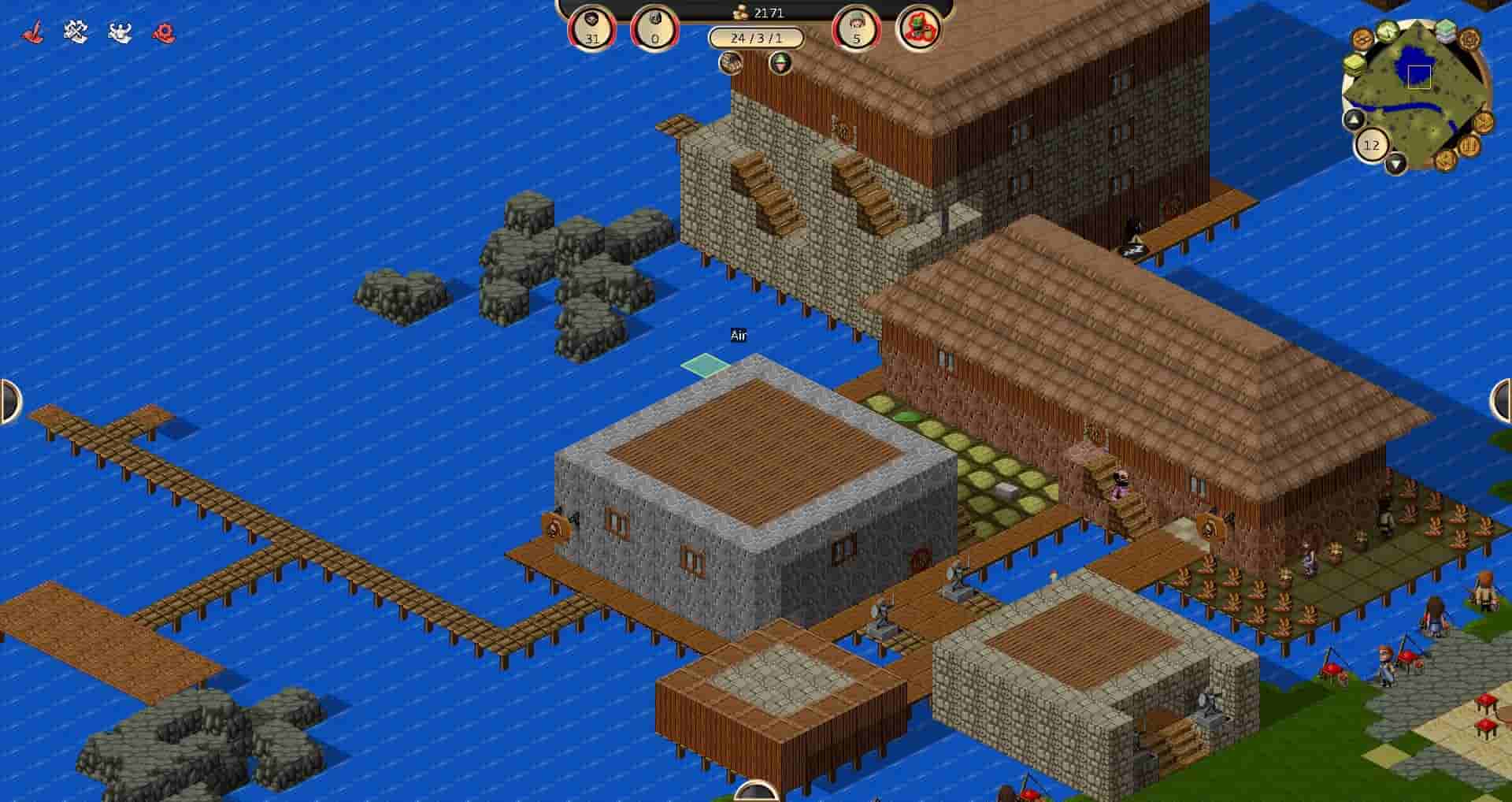Open the viking helmet military icon

pyautogui.click(x=118, y=32)
